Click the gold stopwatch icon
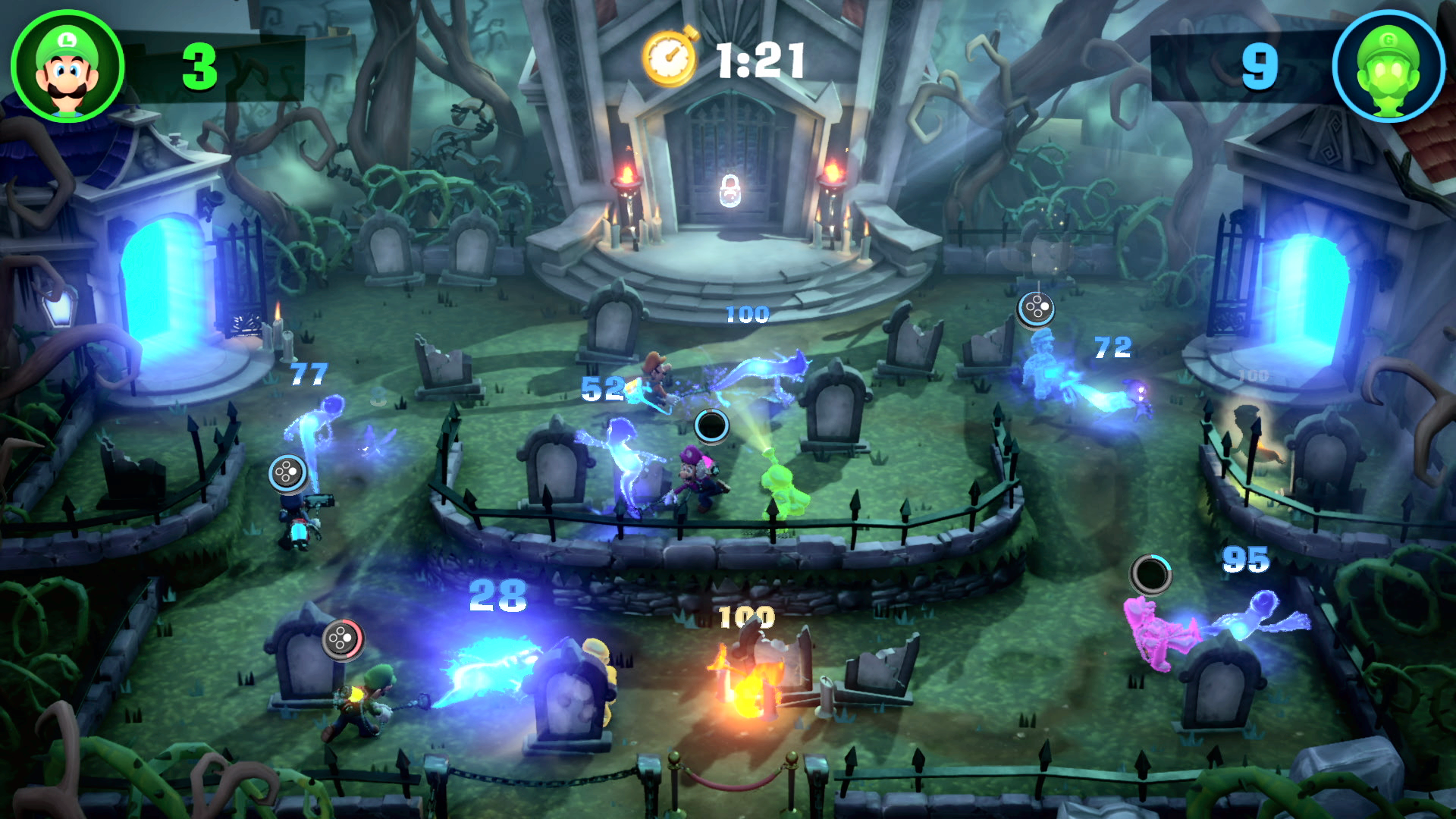1456x819 pixels. coord(670,58)
